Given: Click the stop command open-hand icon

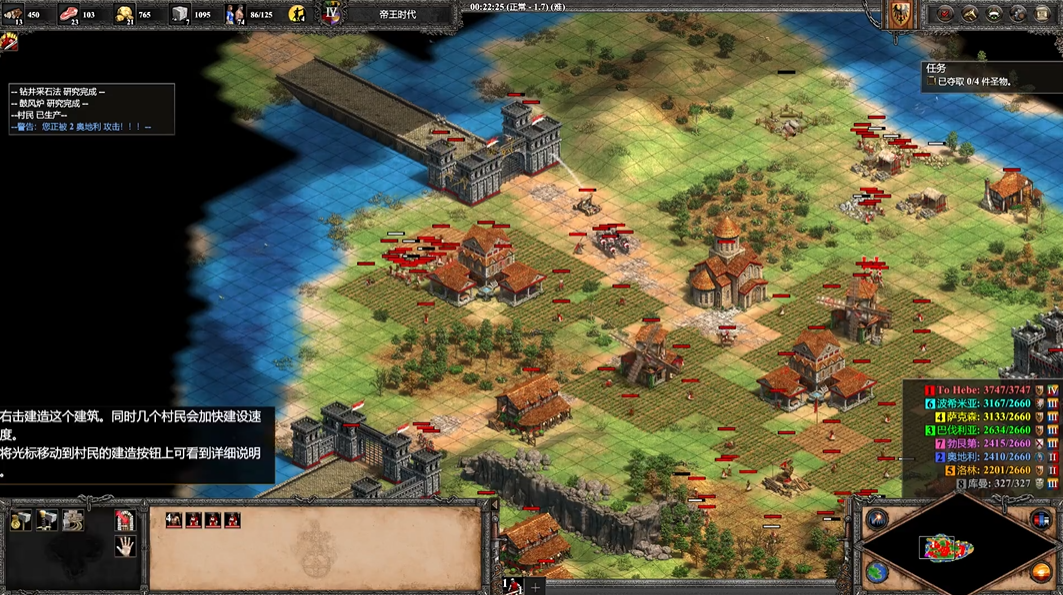Looking at the screenshot, I should click(x=125, y=546).
